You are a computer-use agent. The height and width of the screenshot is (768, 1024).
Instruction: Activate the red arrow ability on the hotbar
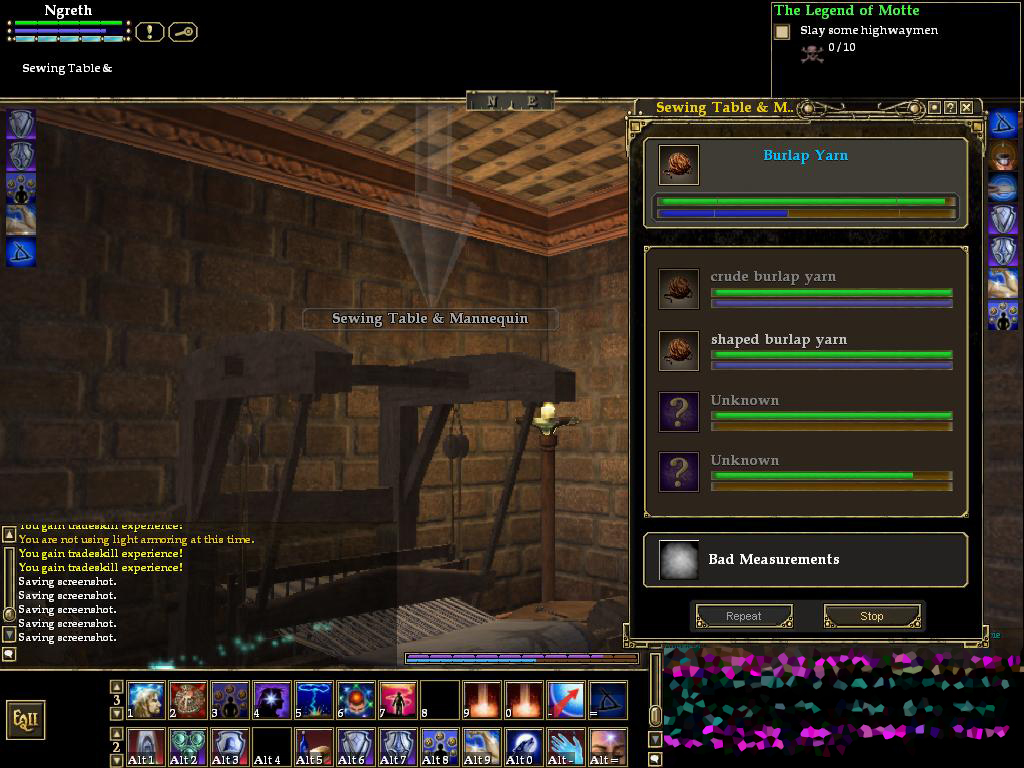(566, 700)
